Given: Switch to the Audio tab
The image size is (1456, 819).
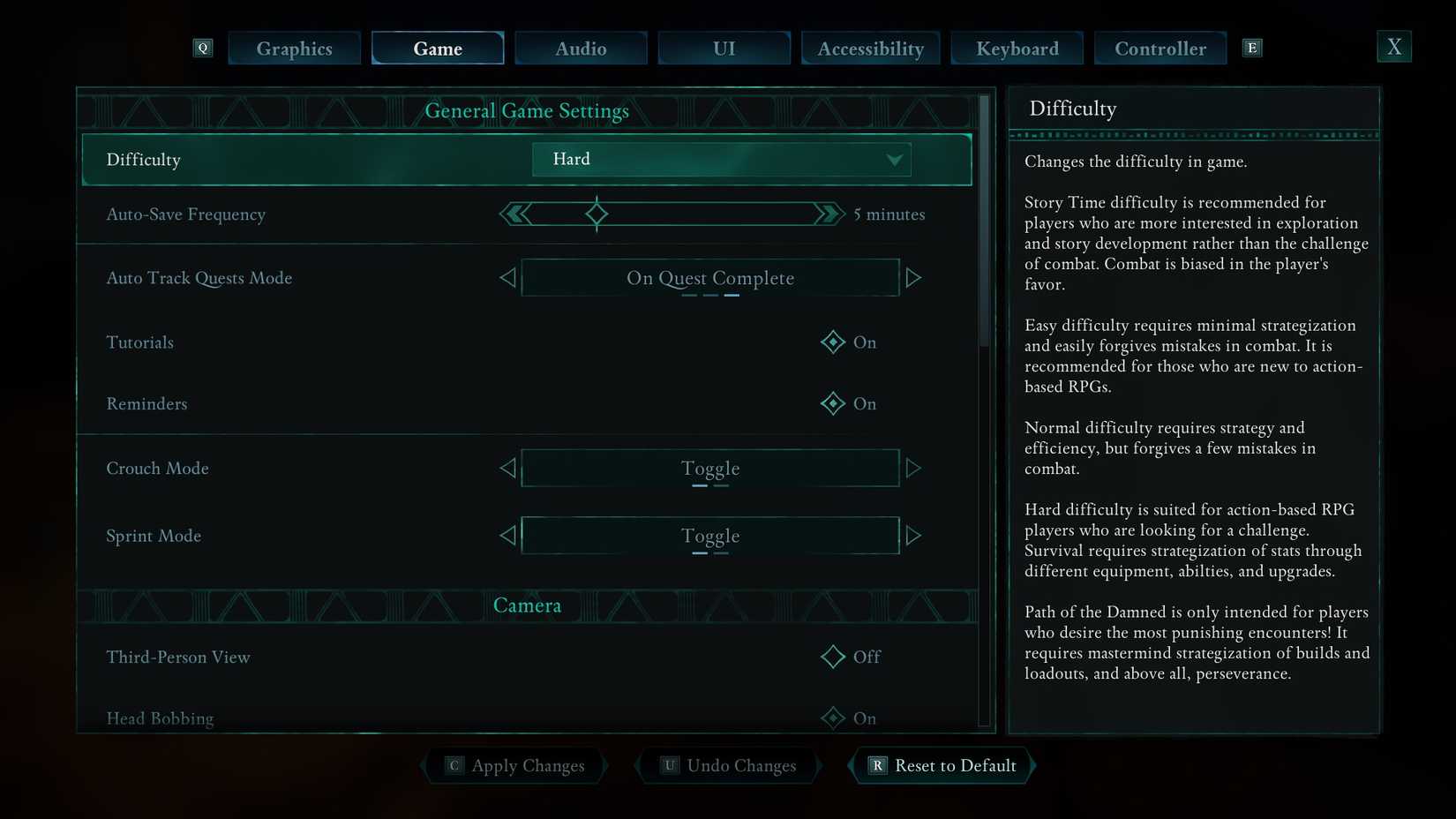Looking at the screenshot, I should pos(581,48).
